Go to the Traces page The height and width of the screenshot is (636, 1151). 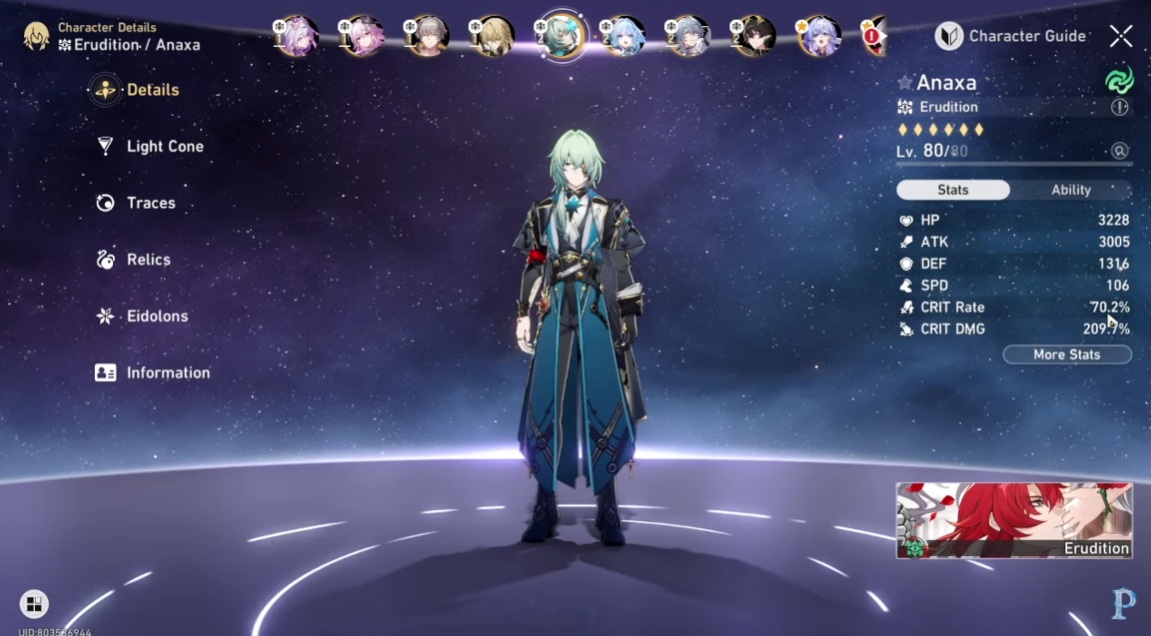pos(150,203)
